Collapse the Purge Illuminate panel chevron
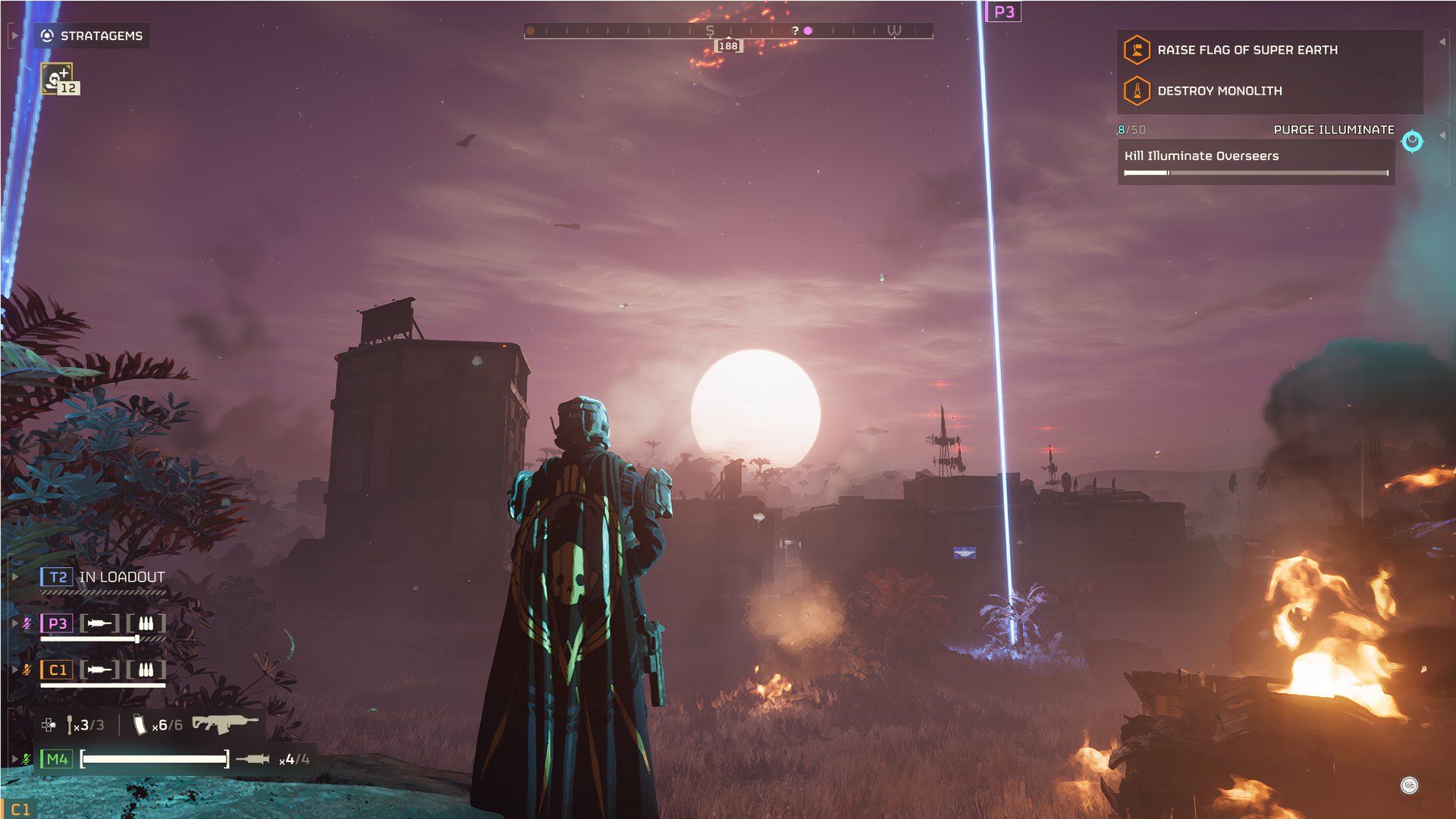Screen dimensions: 1456x819 click(1442, 136)
